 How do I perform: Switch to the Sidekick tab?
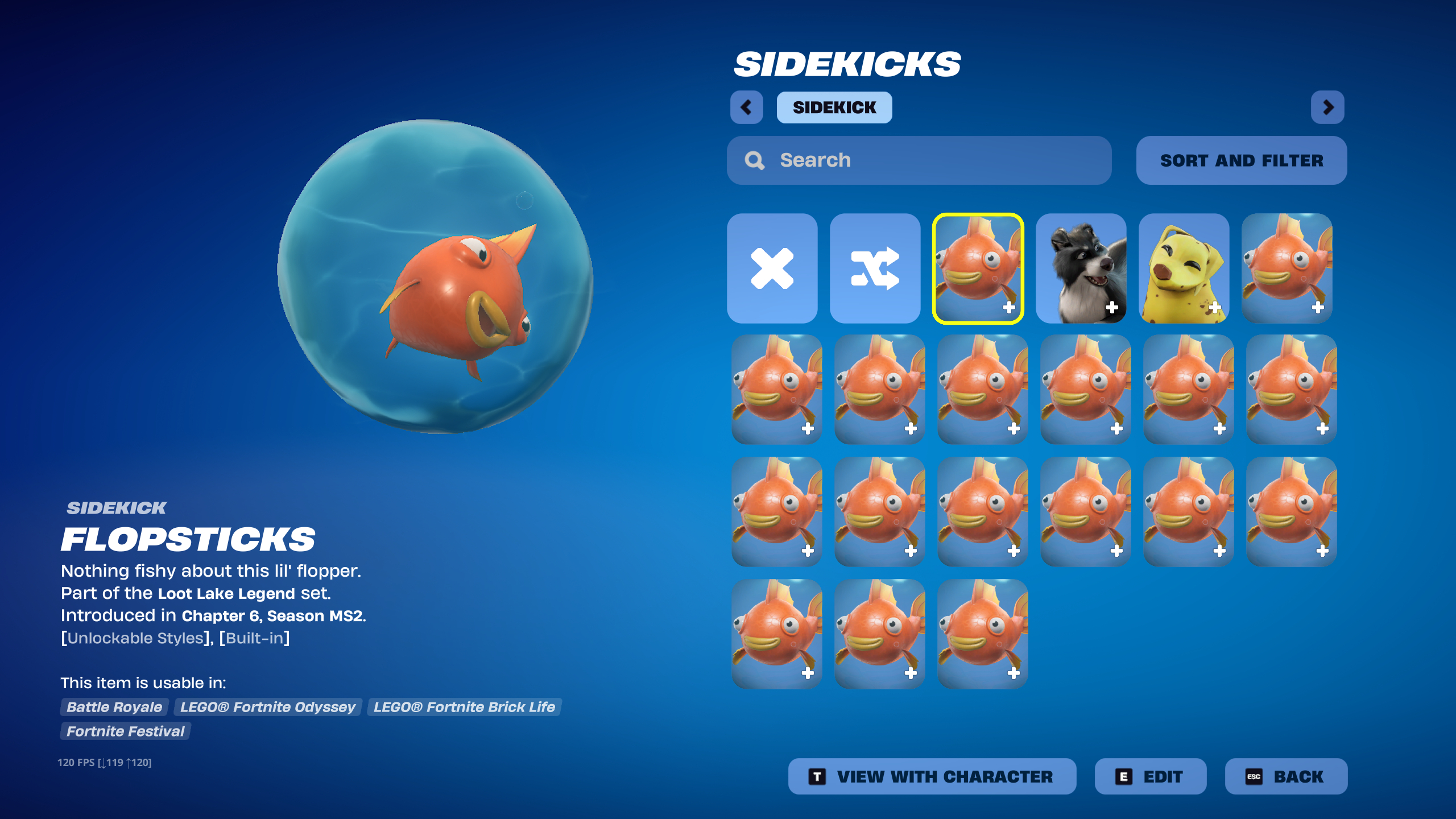[x=834, y=107]
